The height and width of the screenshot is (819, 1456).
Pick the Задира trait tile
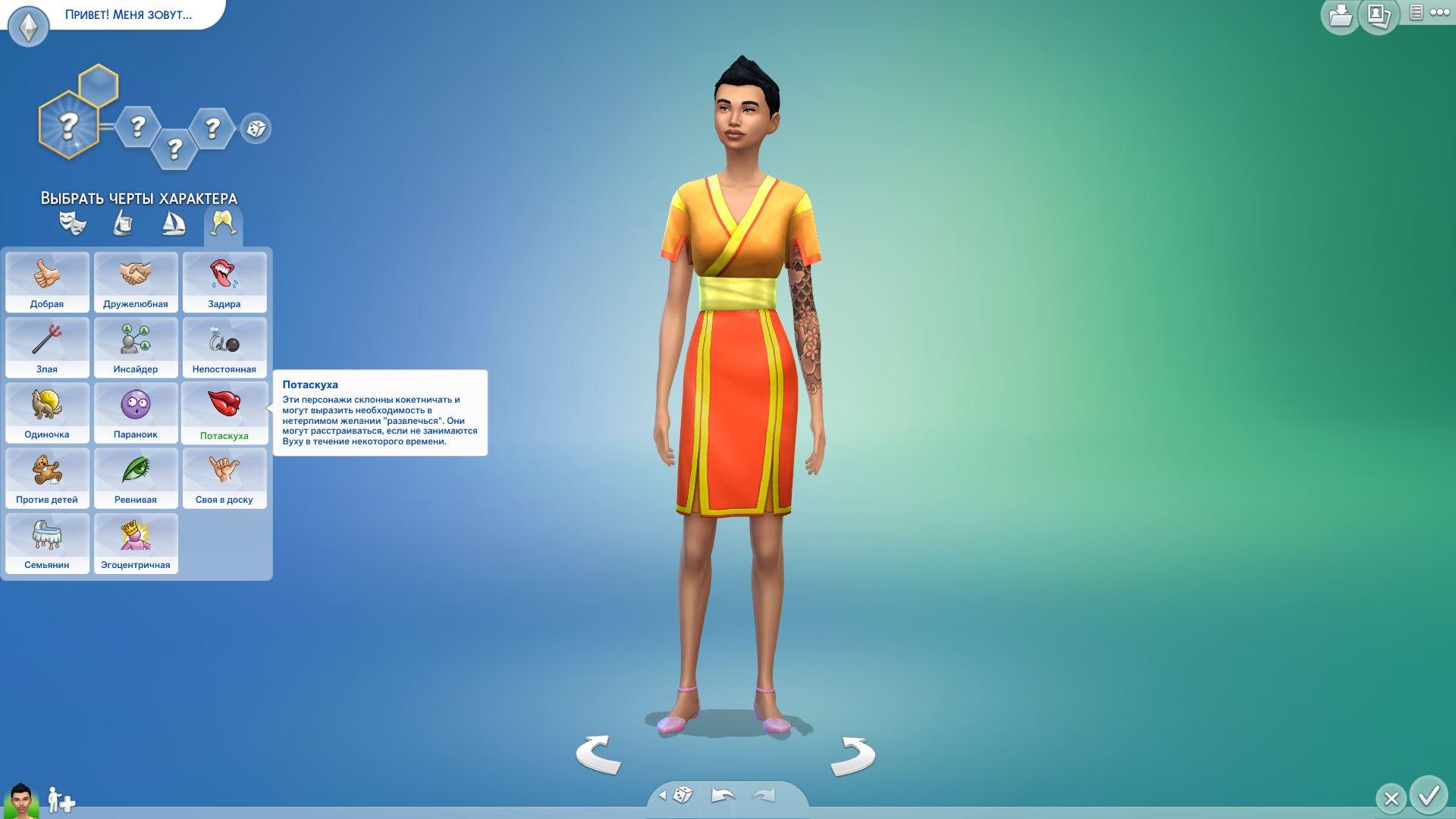(x=224, y=282)
